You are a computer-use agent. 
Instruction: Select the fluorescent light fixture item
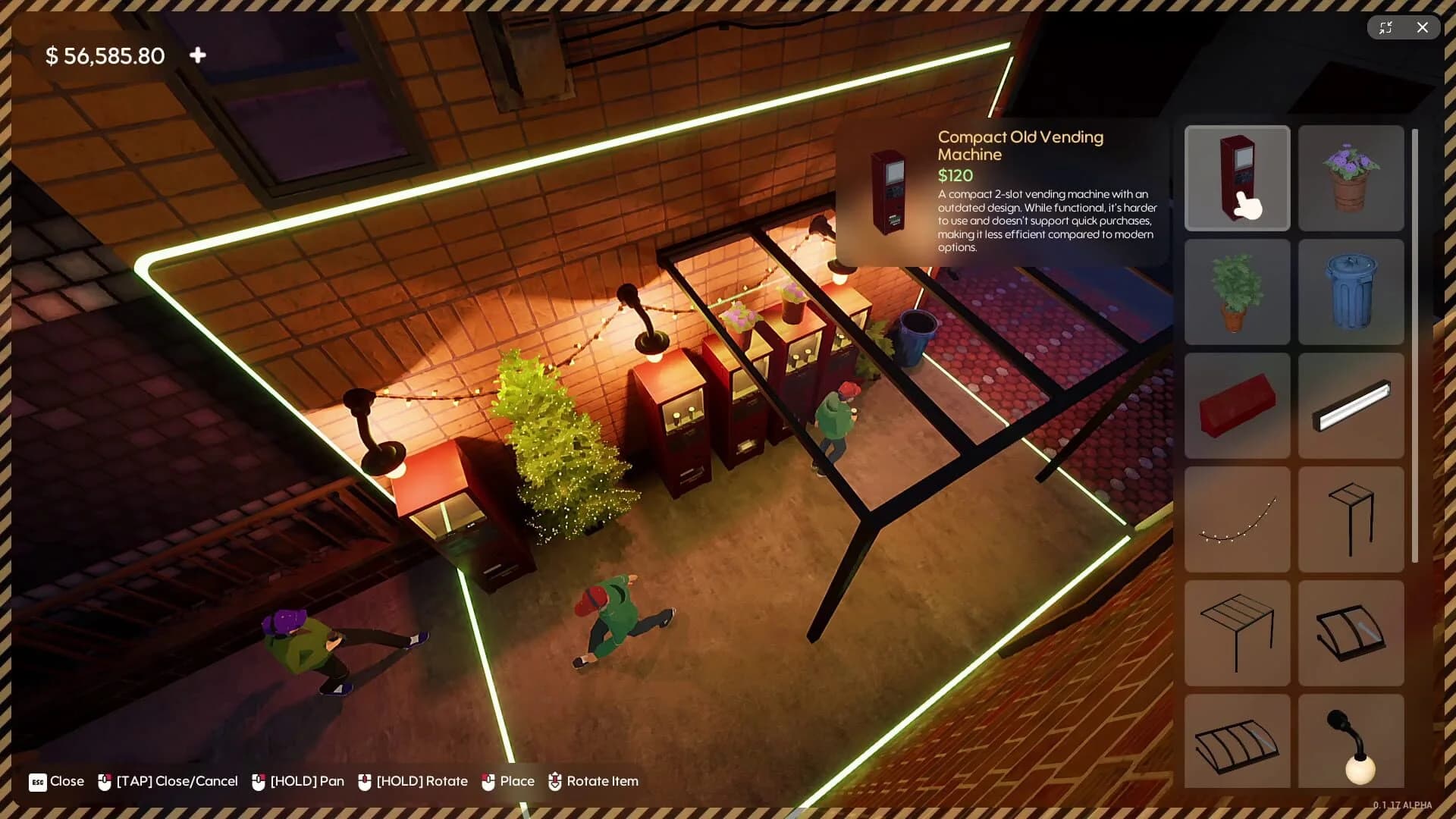[1350, 406]
